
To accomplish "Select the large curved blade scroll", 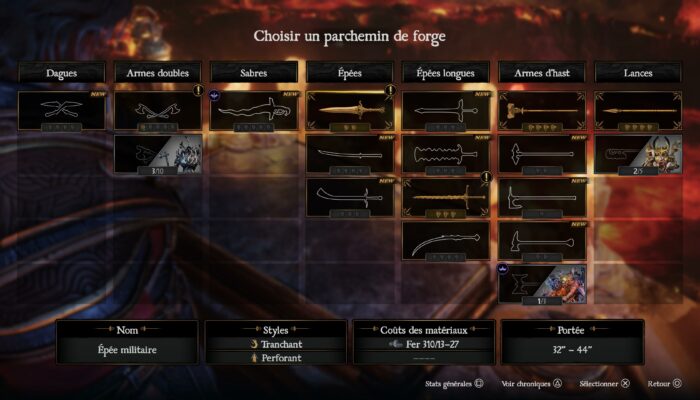I will pos(446,240).
